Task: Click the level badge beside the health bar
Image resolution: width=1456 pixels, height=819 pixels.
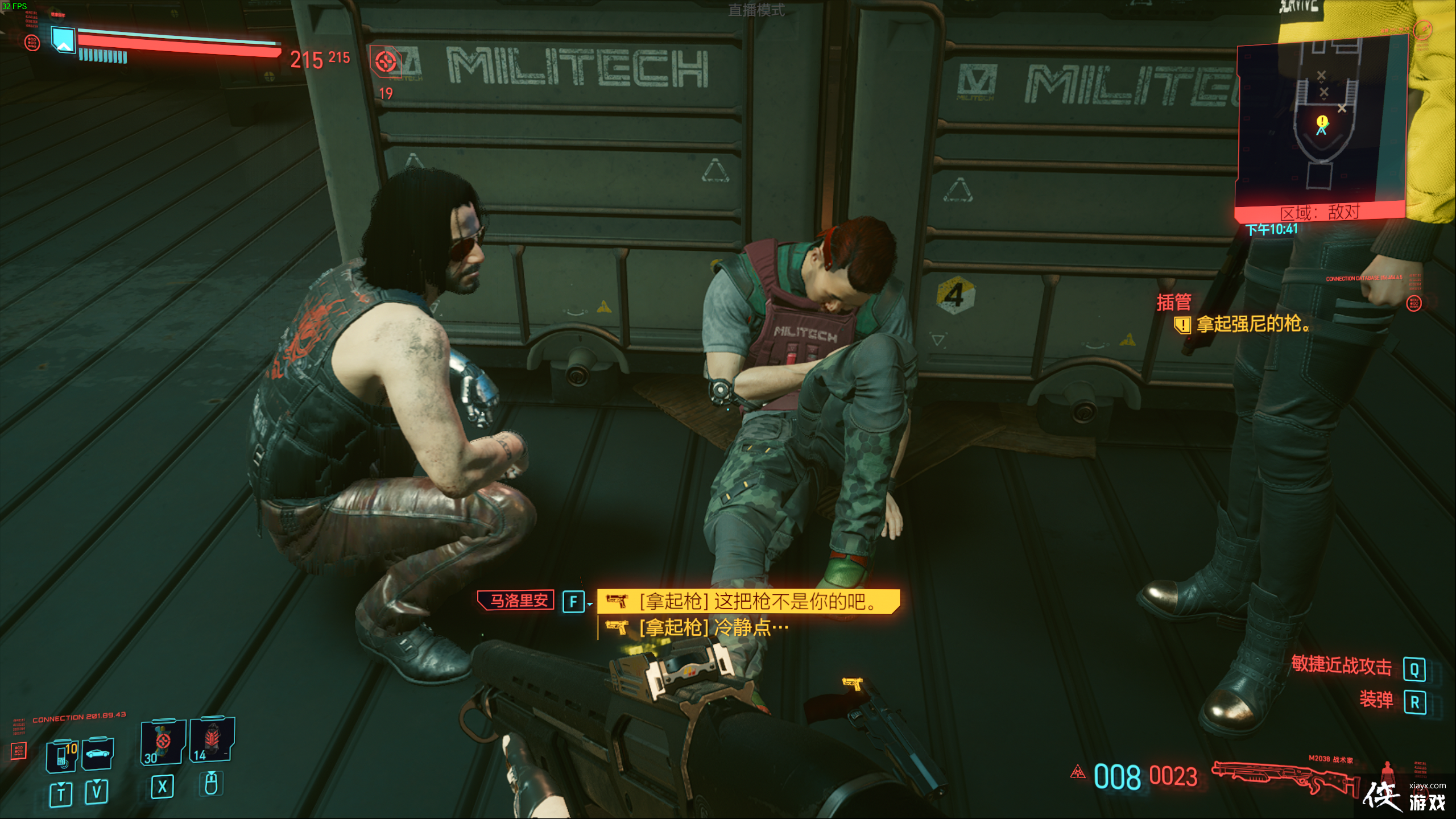Action: (63, 40)
